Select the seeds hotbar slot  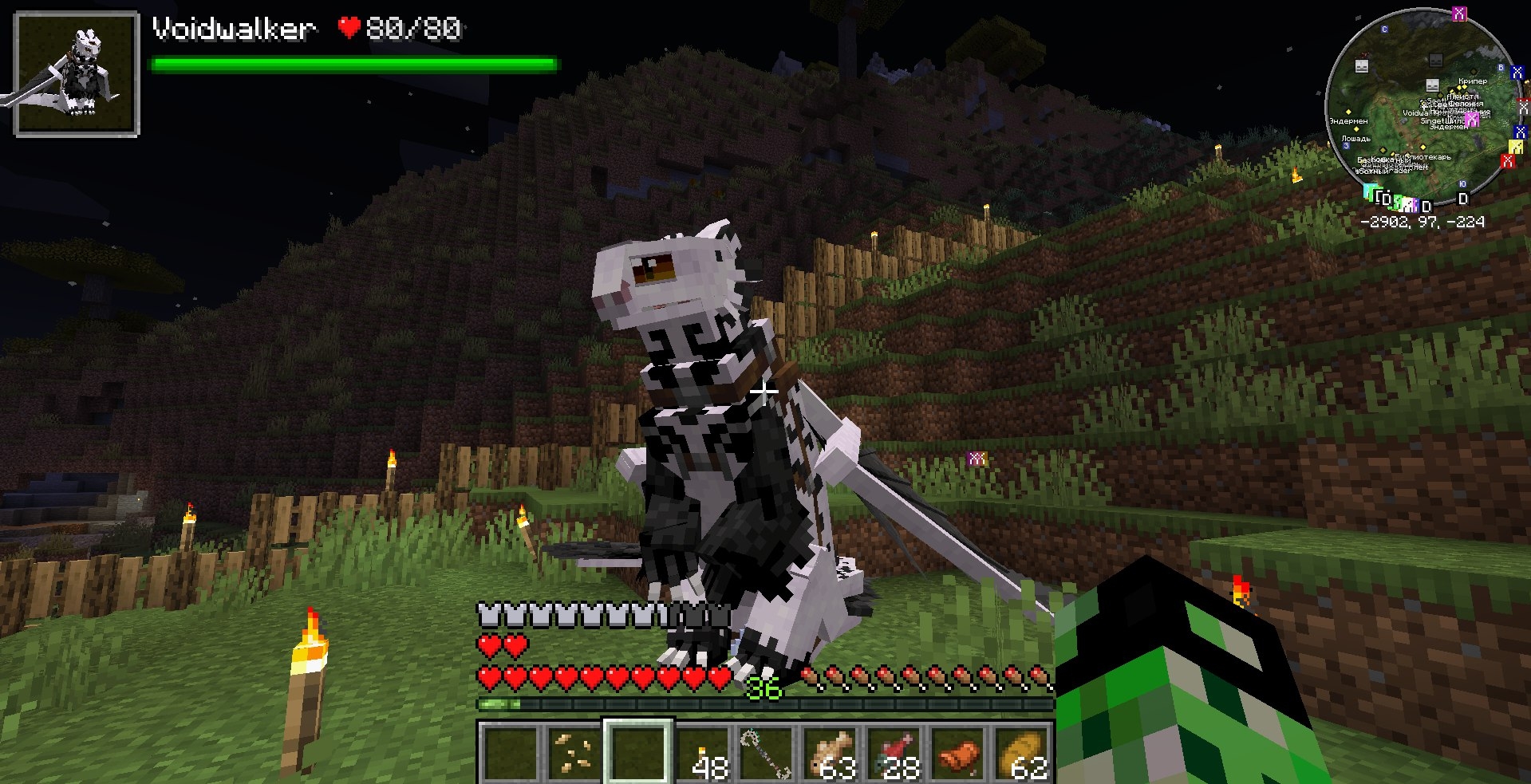tap(574, 751)
